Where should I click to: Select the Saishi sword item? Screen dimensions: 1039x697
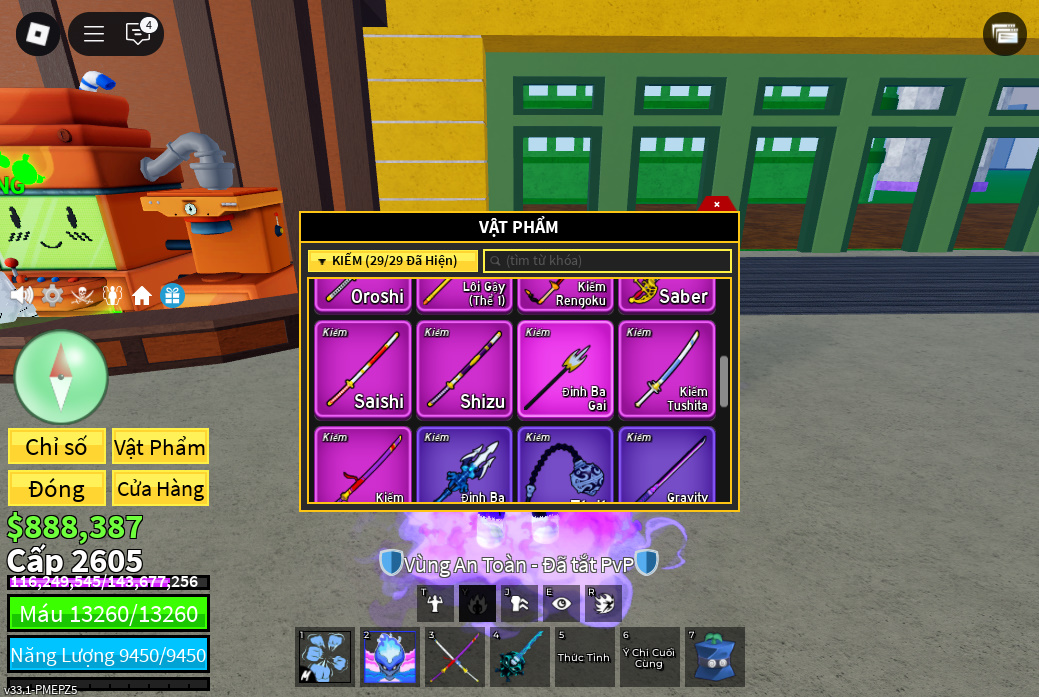click(x=363, y=368)
